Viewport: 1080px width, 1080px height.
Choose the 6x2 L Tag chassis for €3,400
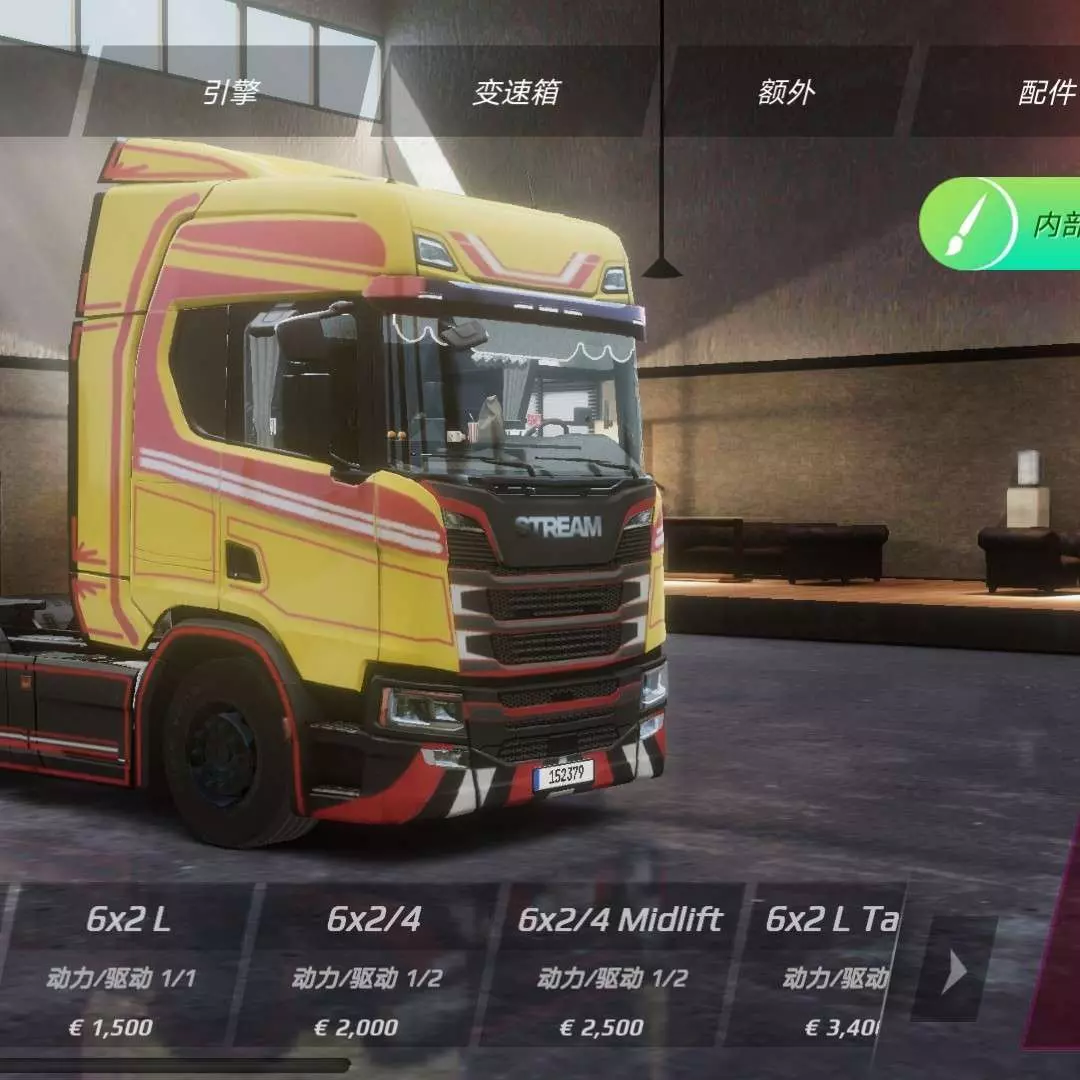[830, 964]
